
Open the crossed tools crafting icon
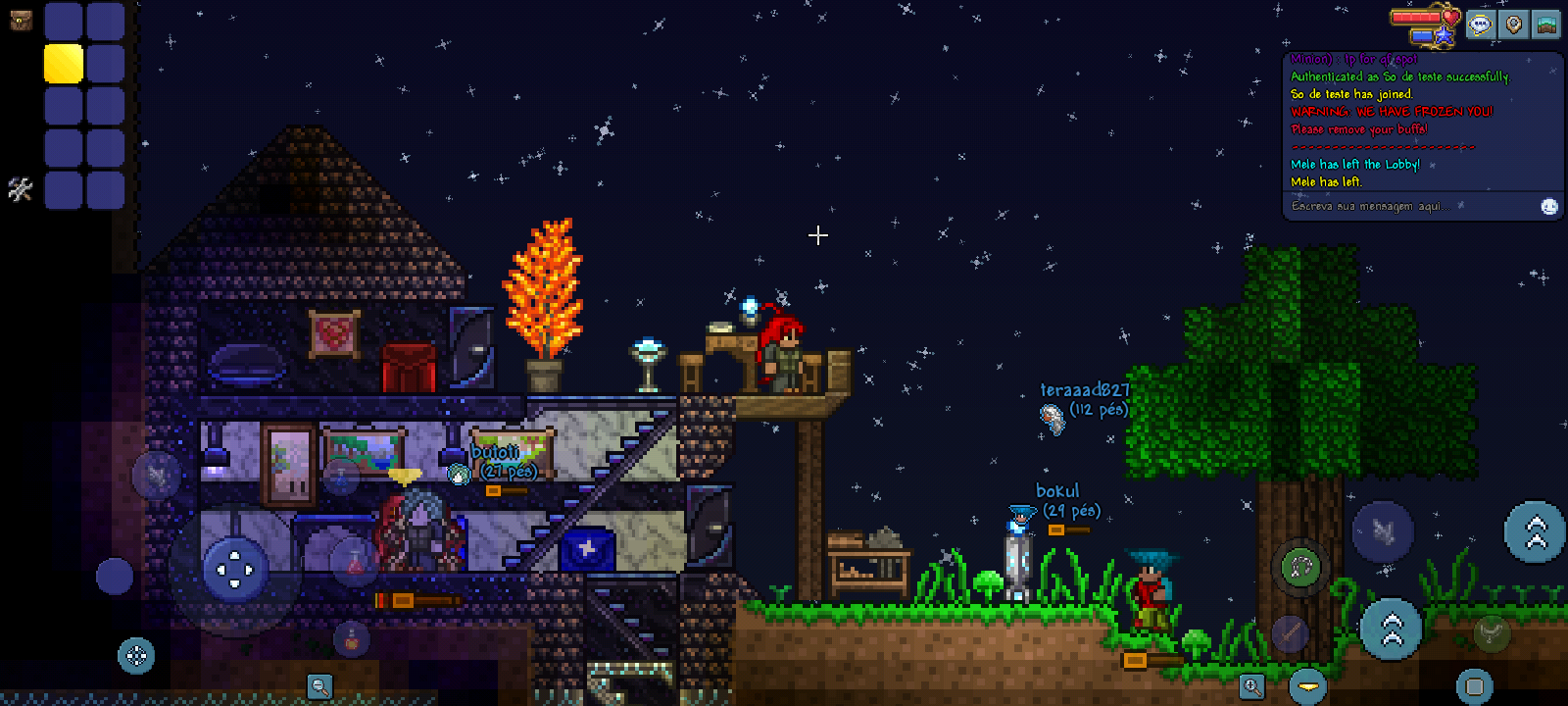[21, 188]
